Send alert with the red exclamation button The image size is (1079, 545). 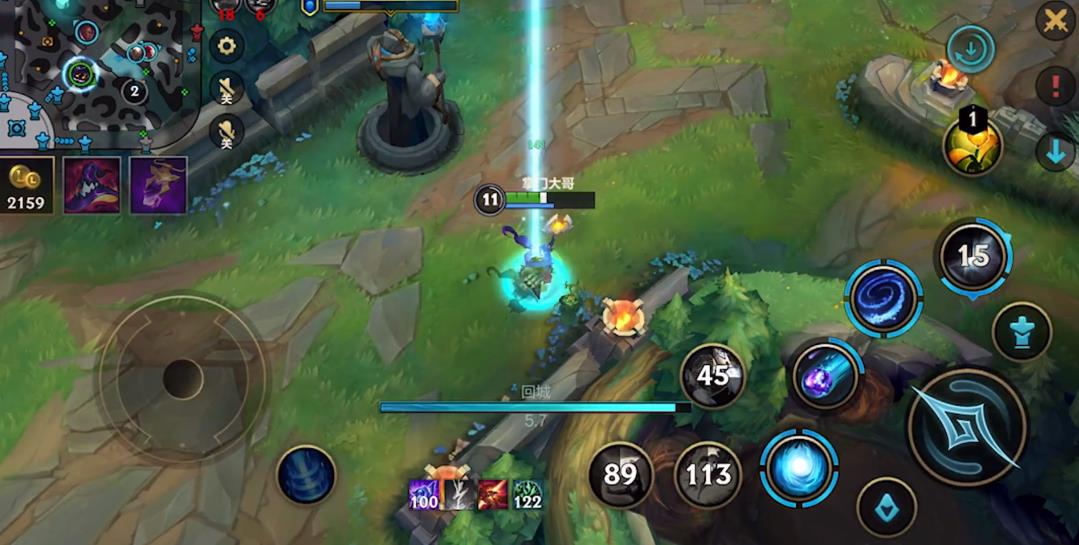1055,87
